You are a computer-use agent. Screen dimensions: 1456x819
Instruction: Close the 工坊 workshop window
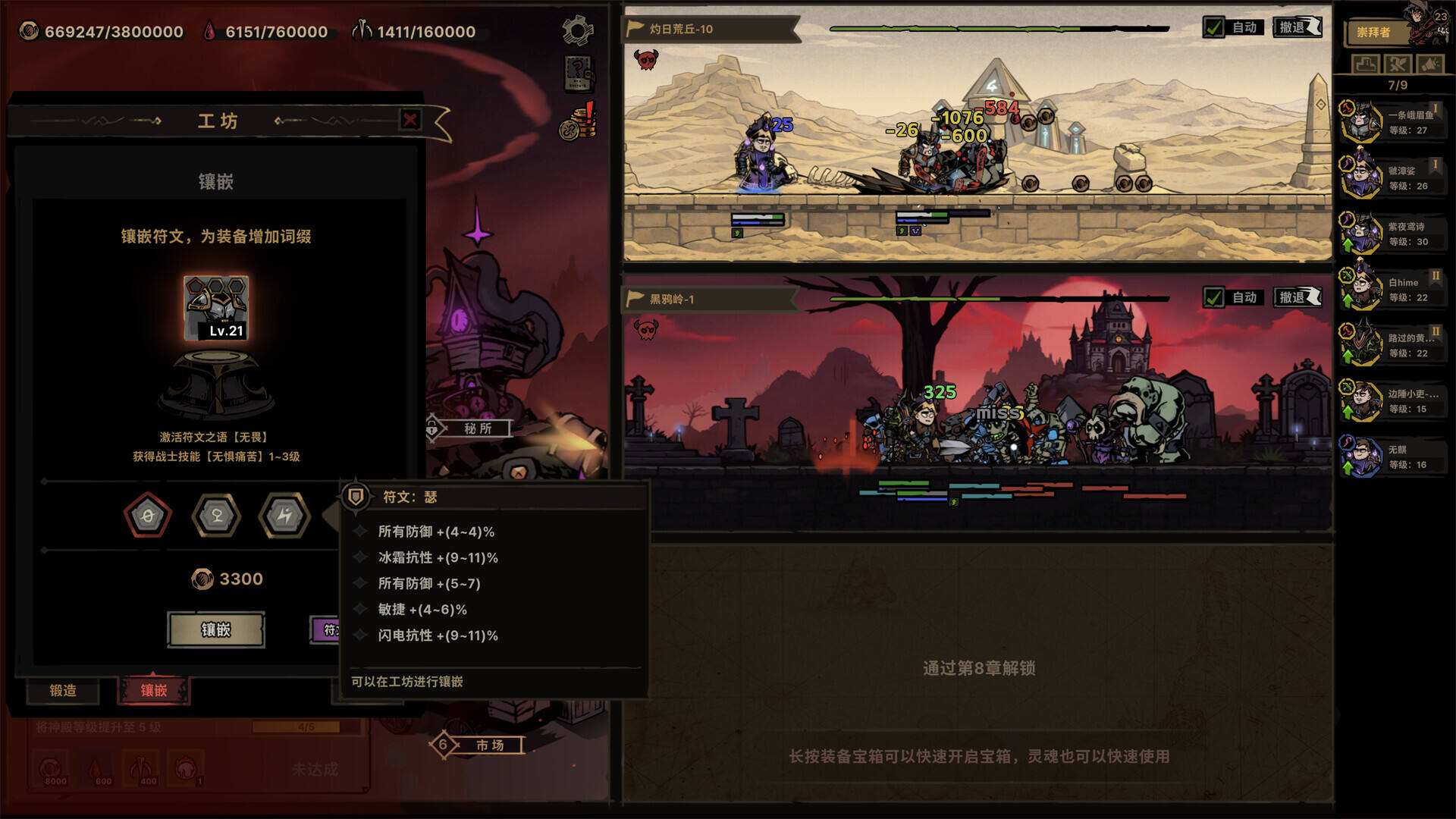[410, 119]
